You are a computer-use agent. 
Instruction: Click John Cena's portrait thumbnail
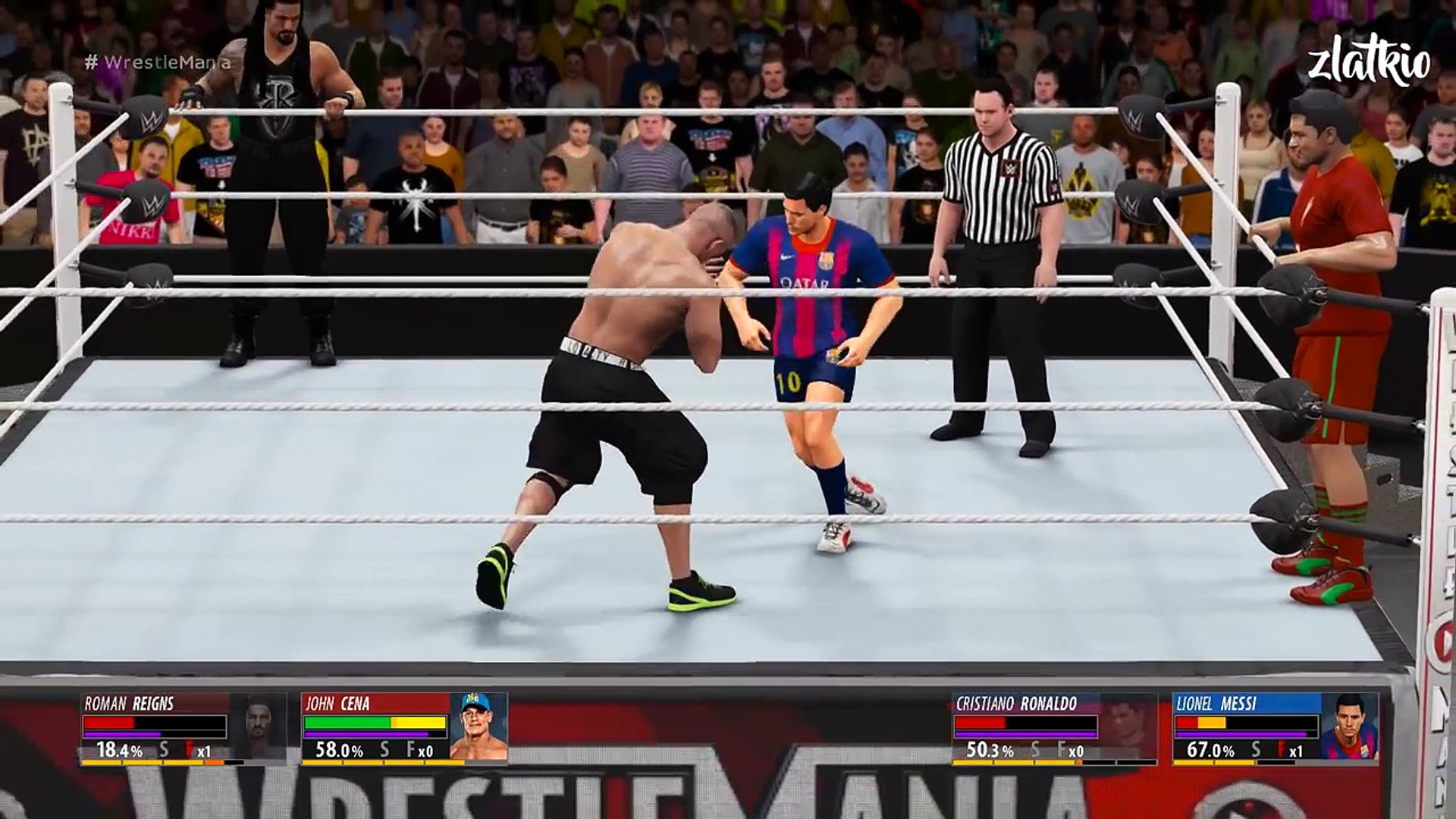pos(479,726)
